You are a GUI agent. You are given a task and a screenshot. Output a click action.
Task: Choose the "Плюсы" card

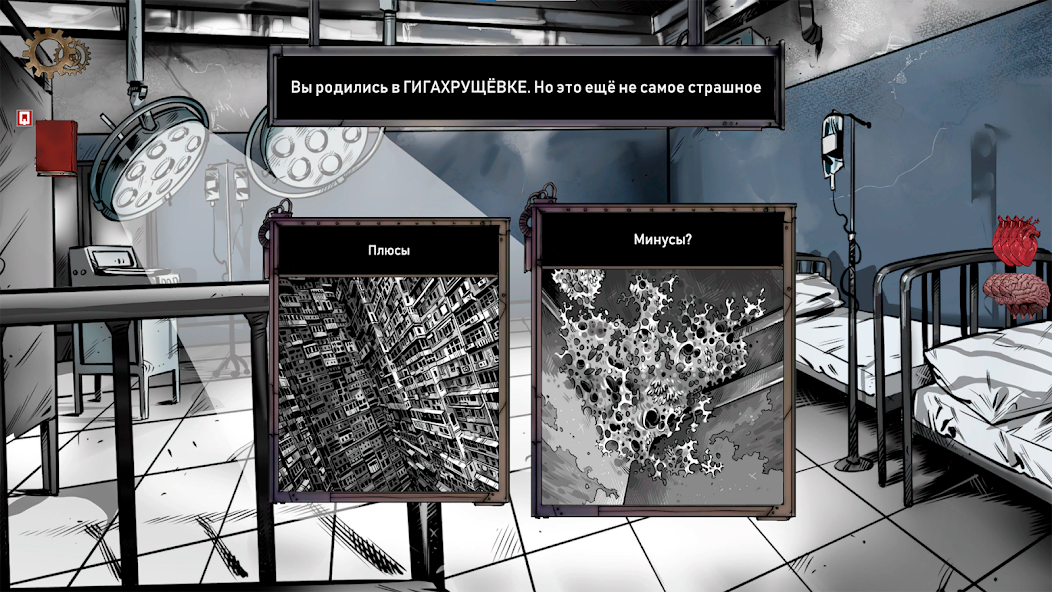pyautogui.click(x=388, y=365)
